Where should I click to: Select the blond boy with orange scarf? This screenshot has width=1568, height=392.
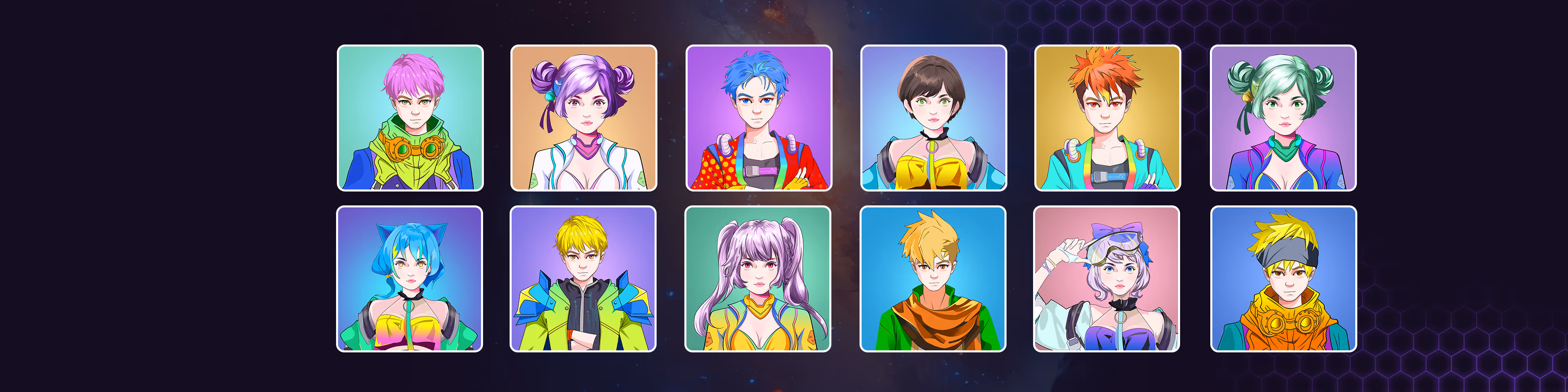(x=933, y=279)
